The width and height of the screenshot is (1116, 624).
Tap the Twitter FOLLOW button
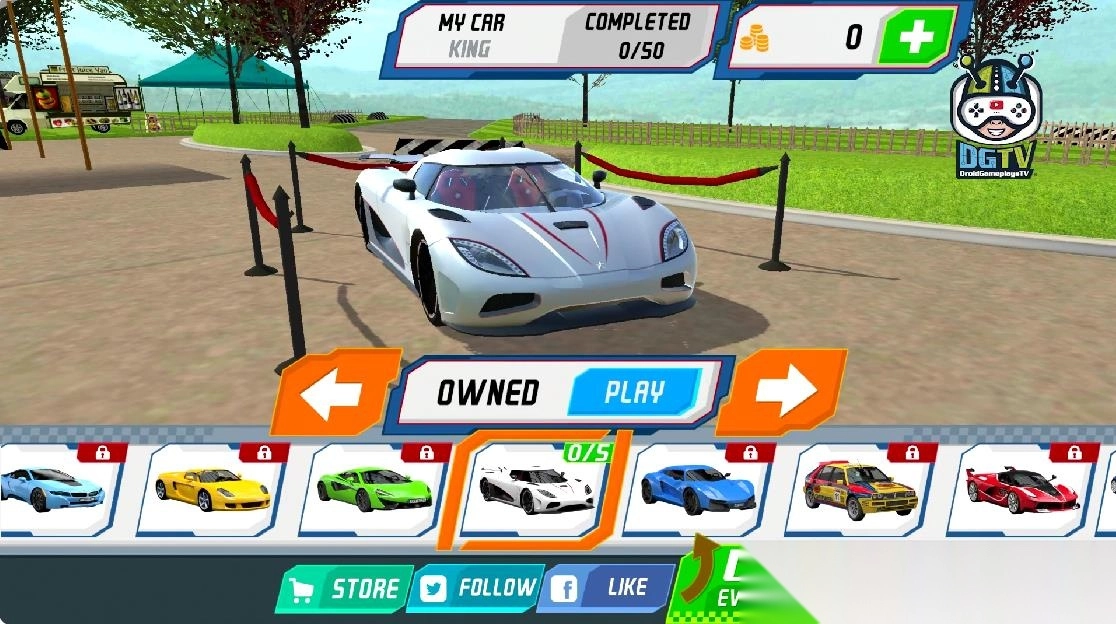(x=476, y=588)
